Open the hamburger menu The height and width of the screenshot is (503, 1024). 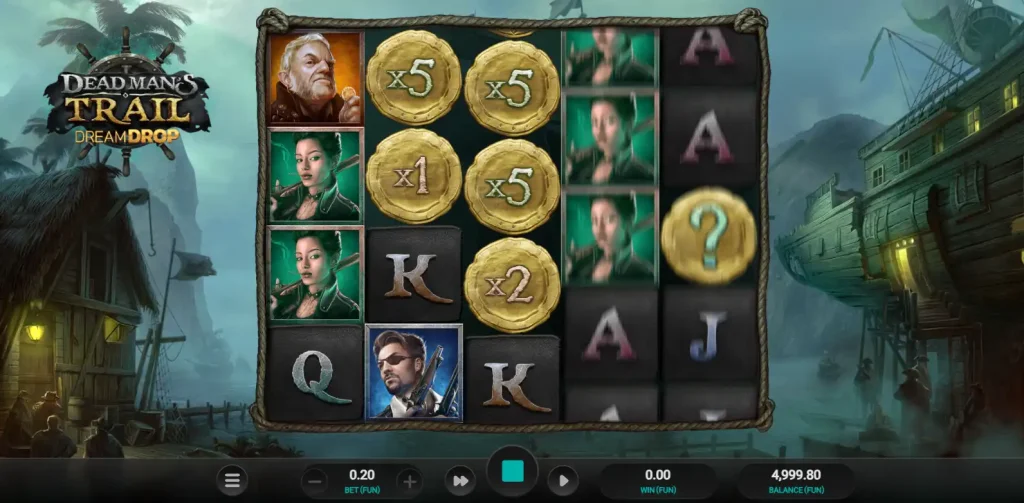pos(232,481)
